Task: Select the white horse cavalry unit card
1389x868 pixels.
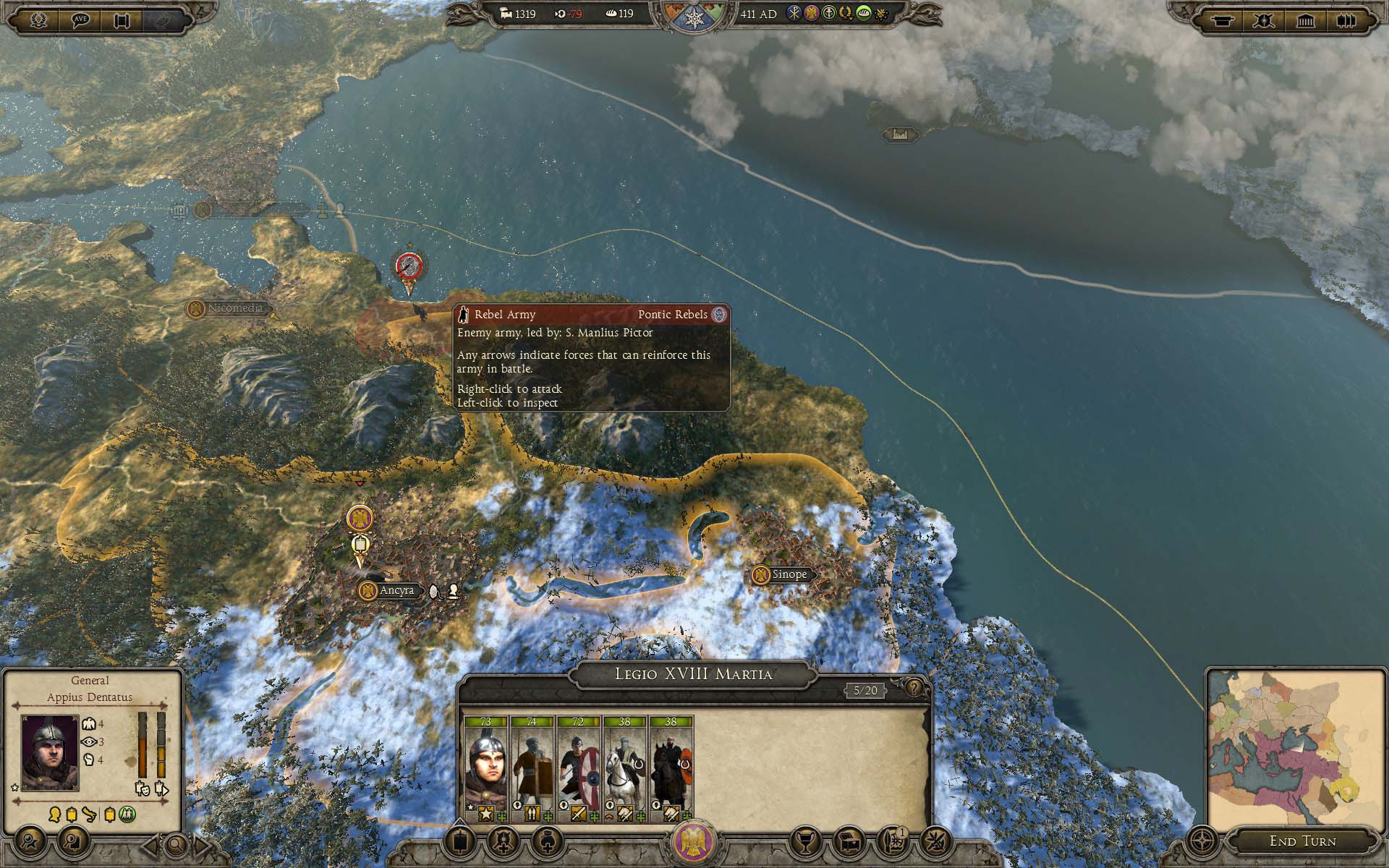Action: 624,769
